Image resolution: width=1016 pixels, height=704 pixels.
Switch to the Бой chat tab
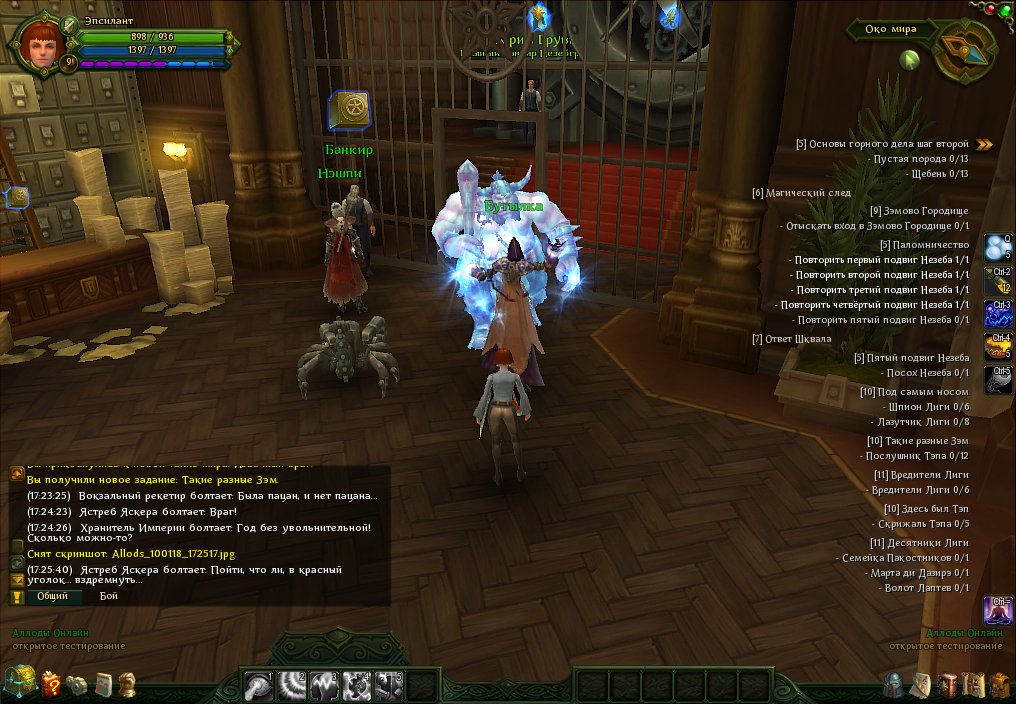(109, 596)
